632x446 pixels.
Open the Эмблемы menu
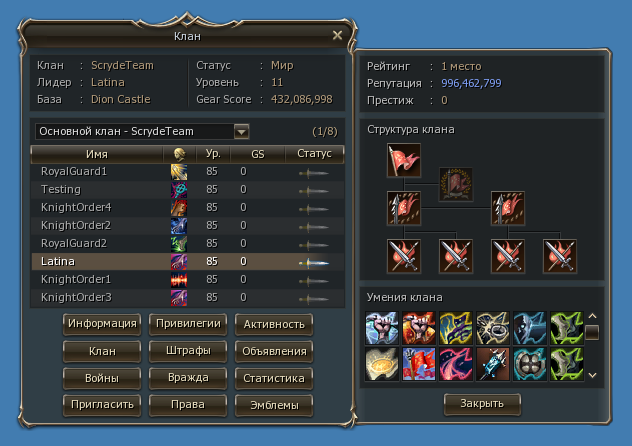pyautogui.click(x=274, y=405)
